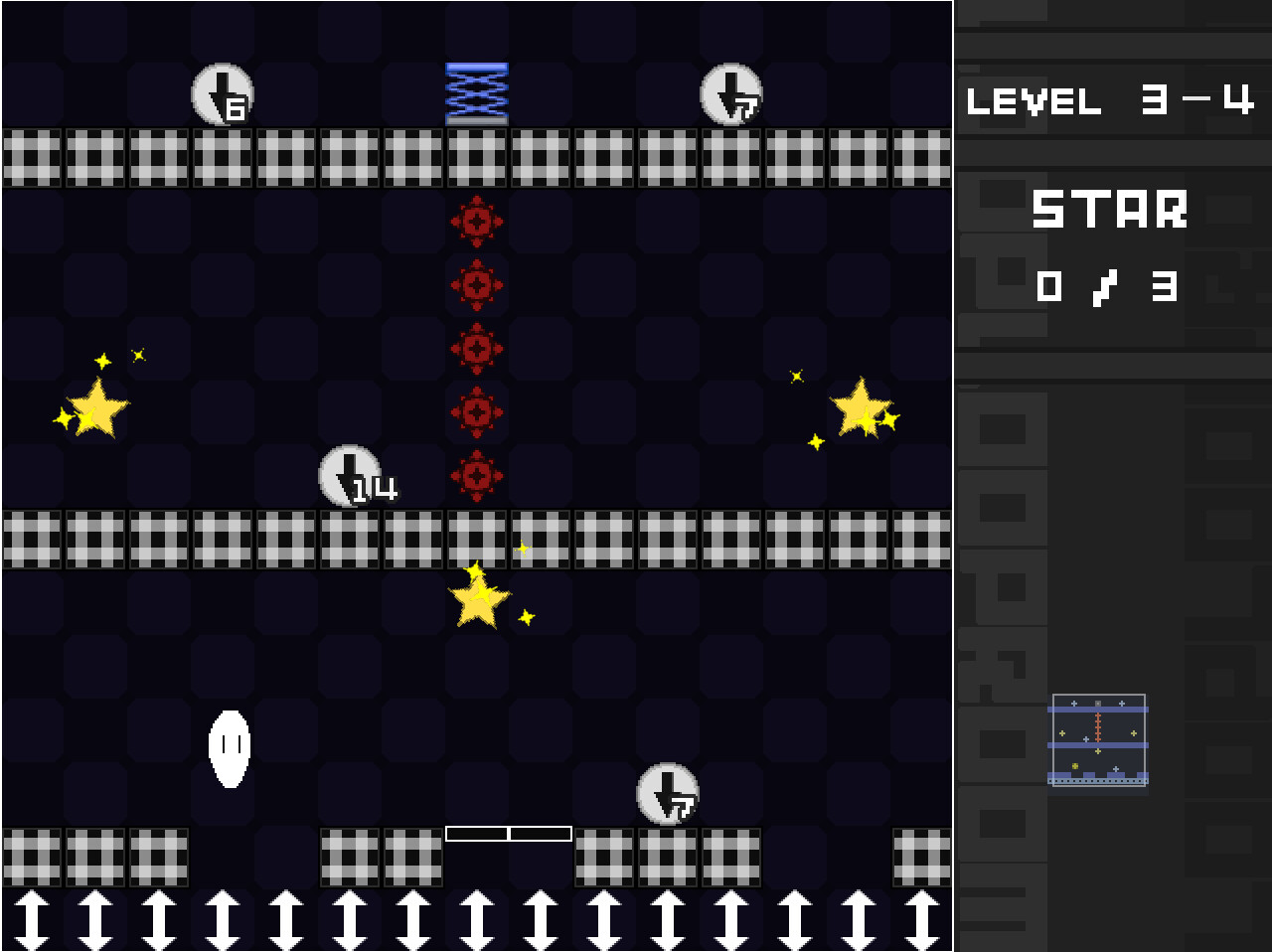
Task: Click the STAR counter in the sidebar
Action: (x=1110, y=210)
